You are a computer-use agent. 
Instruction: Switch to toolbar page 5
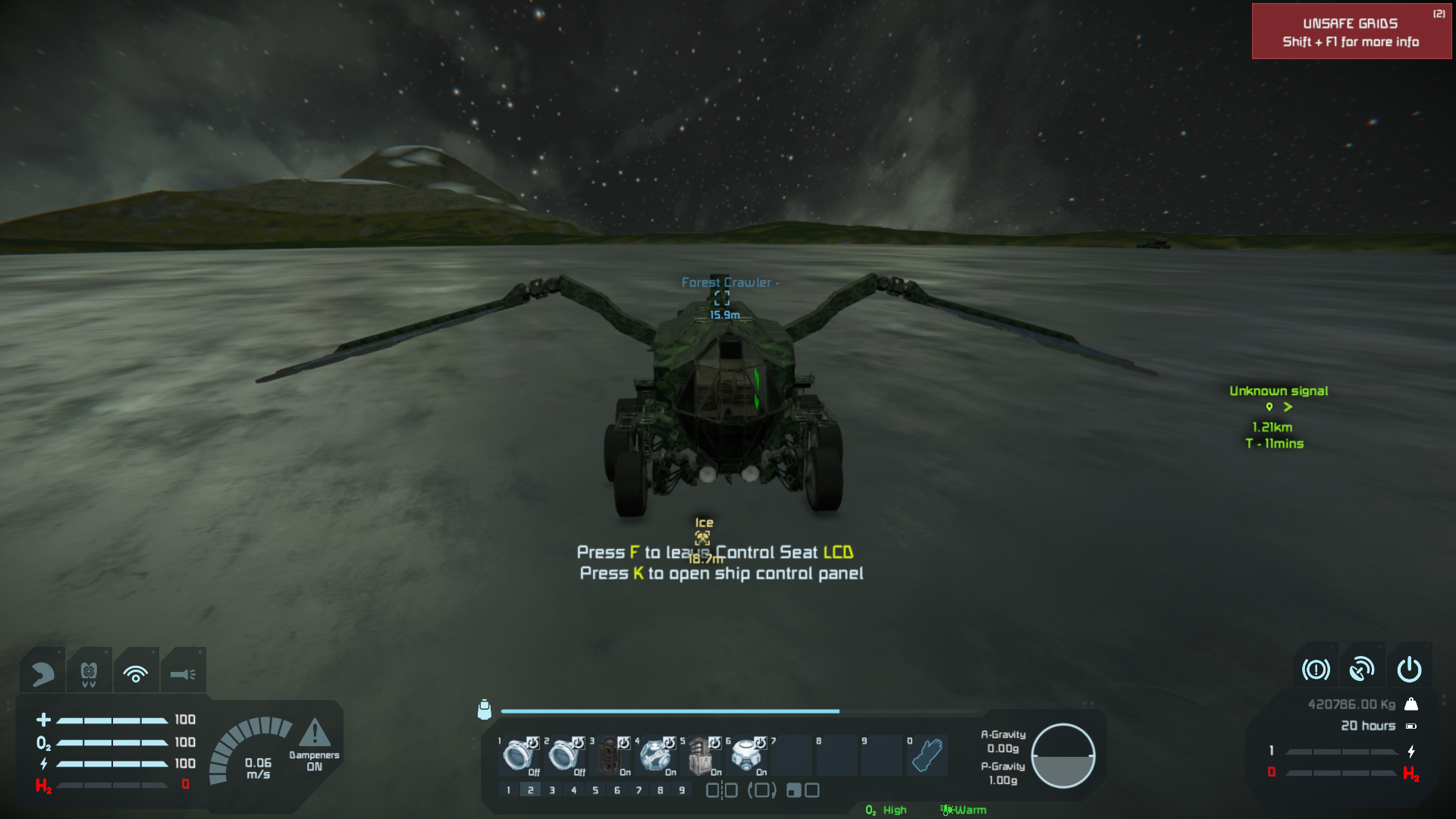(595, 790)
